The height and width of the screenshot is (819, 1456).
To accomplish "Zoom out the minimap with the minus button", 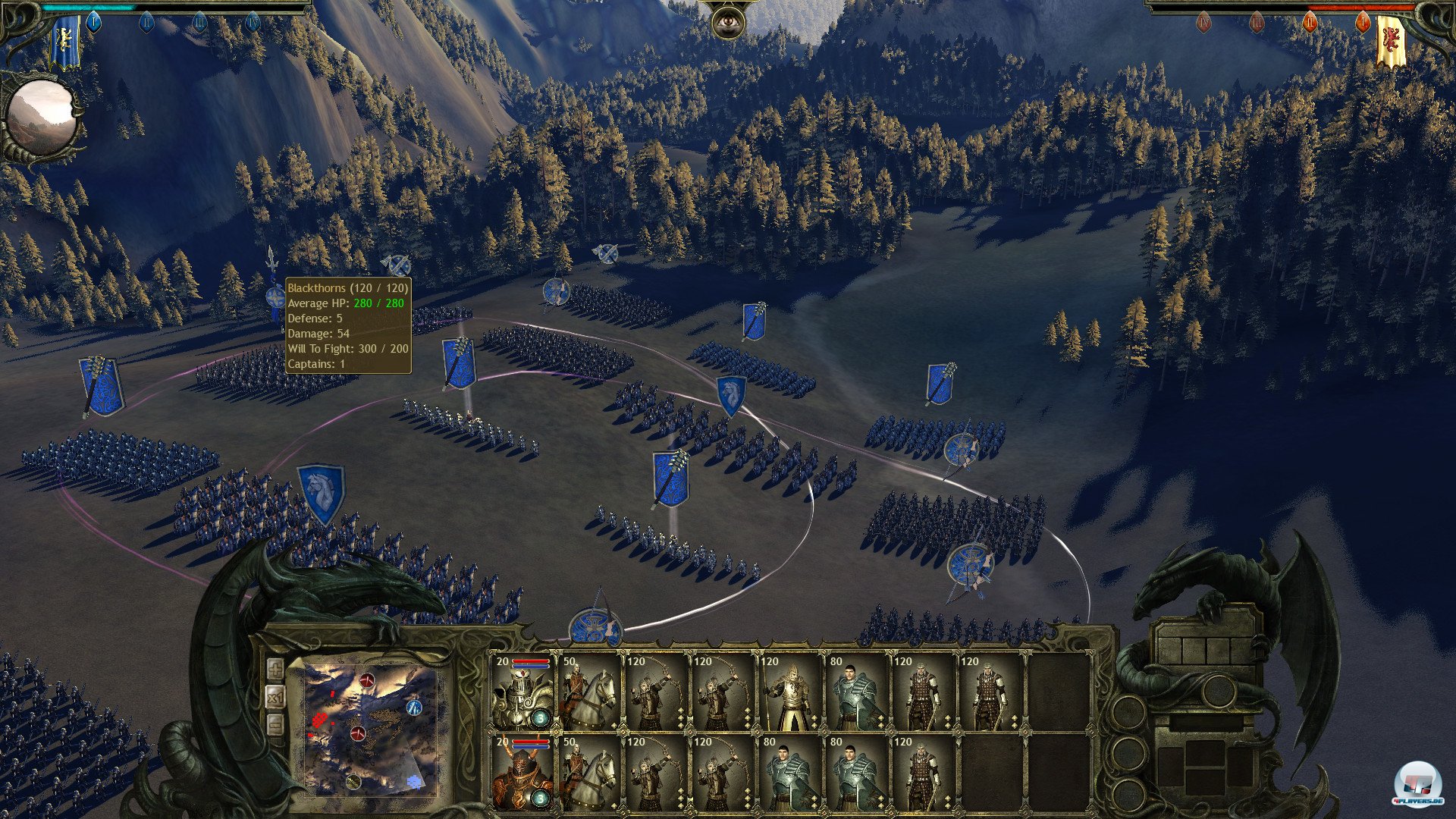I will (274, 723).
